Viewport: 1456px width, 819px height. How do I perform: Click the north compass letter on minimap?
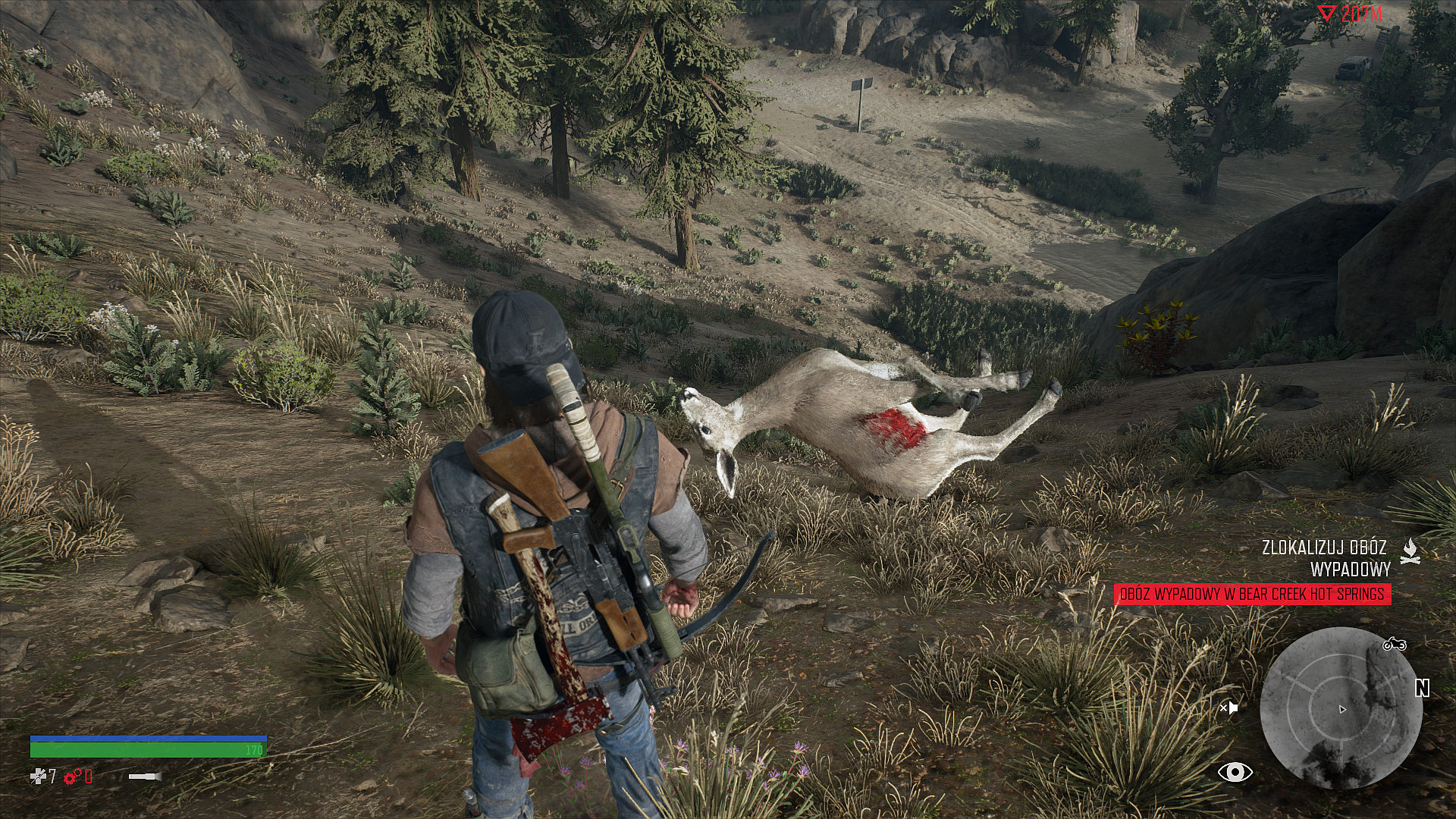point(1422,688)
